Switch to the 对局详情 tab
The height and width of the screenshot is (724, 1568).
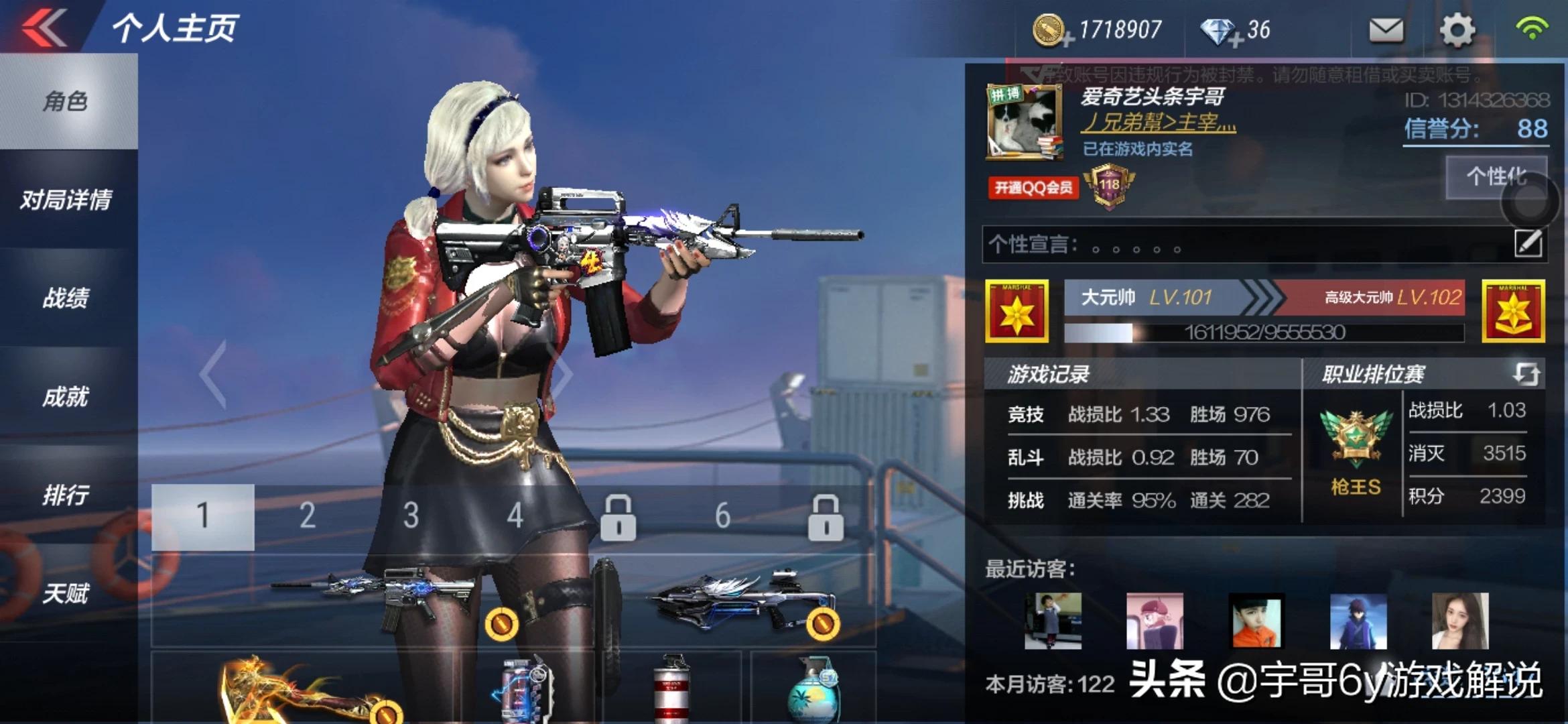click(66, 200)
